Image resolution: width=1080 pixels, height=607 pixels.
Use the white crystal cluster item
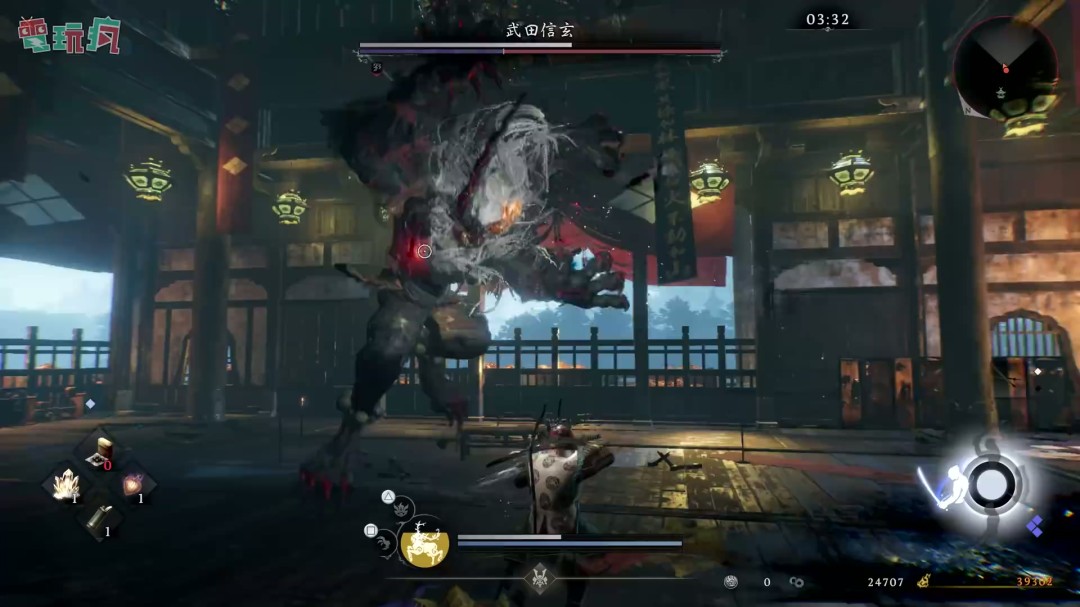coord(67,486)
